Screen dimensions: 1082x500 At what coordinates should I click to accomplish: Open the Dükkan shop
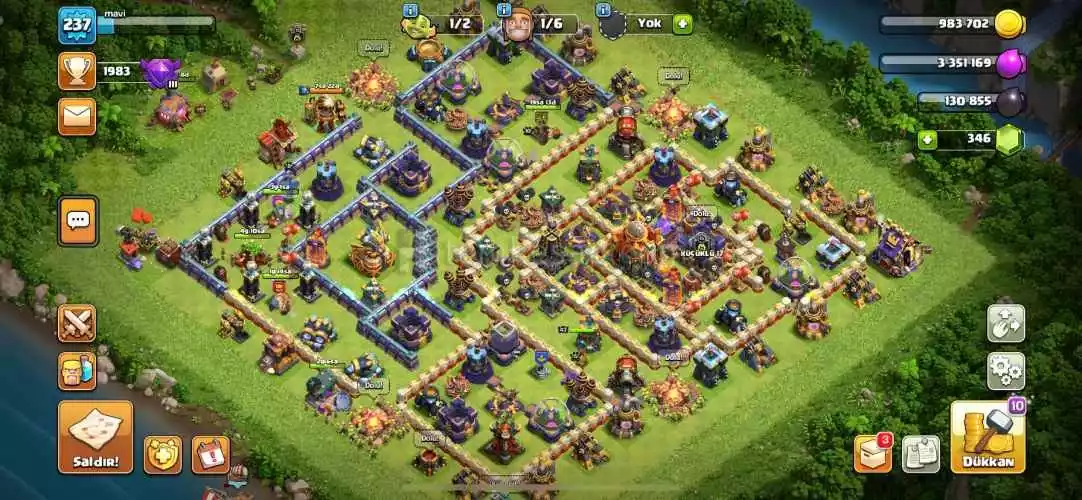987,437
